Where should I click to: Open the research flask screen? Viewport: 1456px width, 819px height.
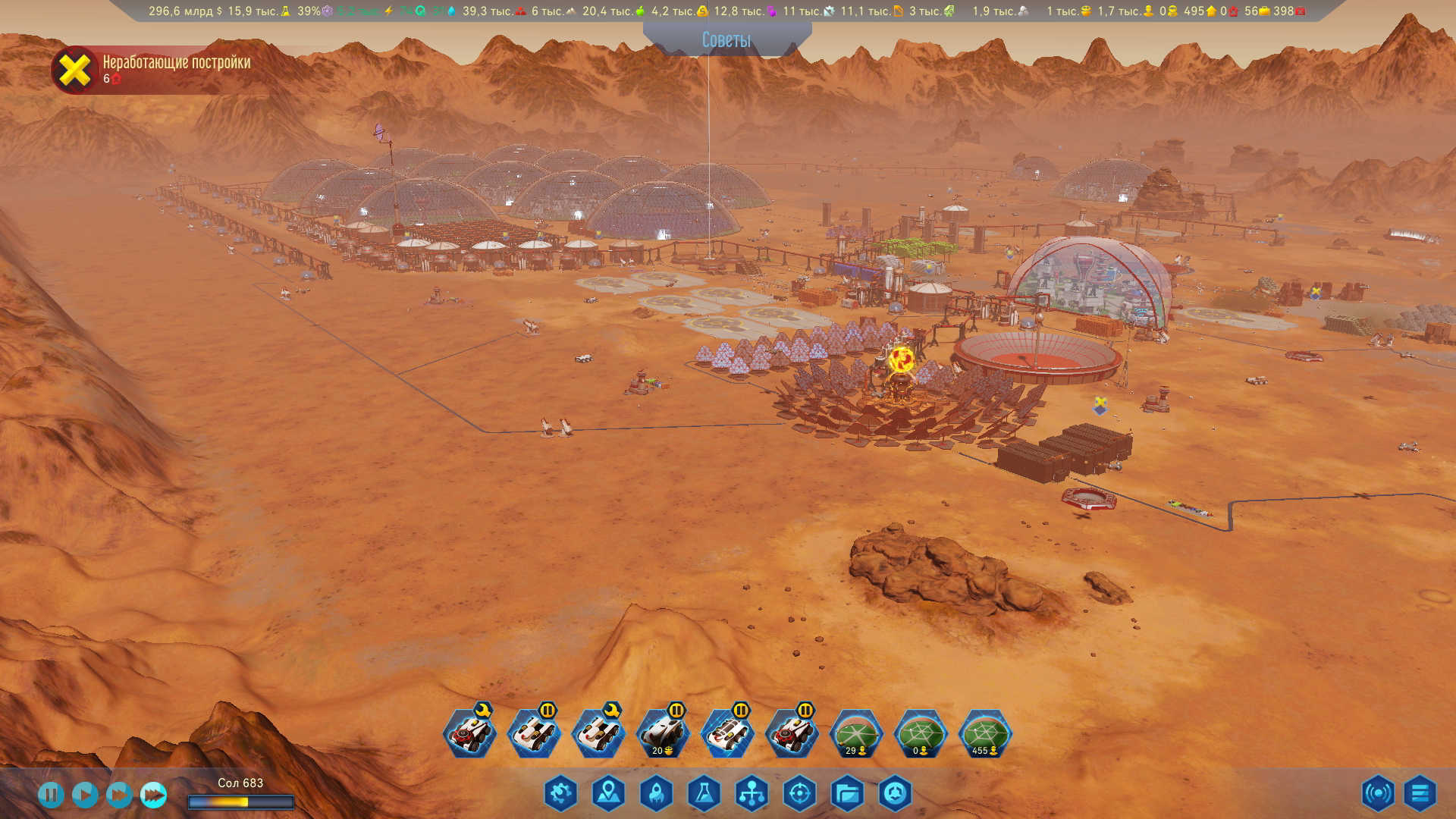704,794
